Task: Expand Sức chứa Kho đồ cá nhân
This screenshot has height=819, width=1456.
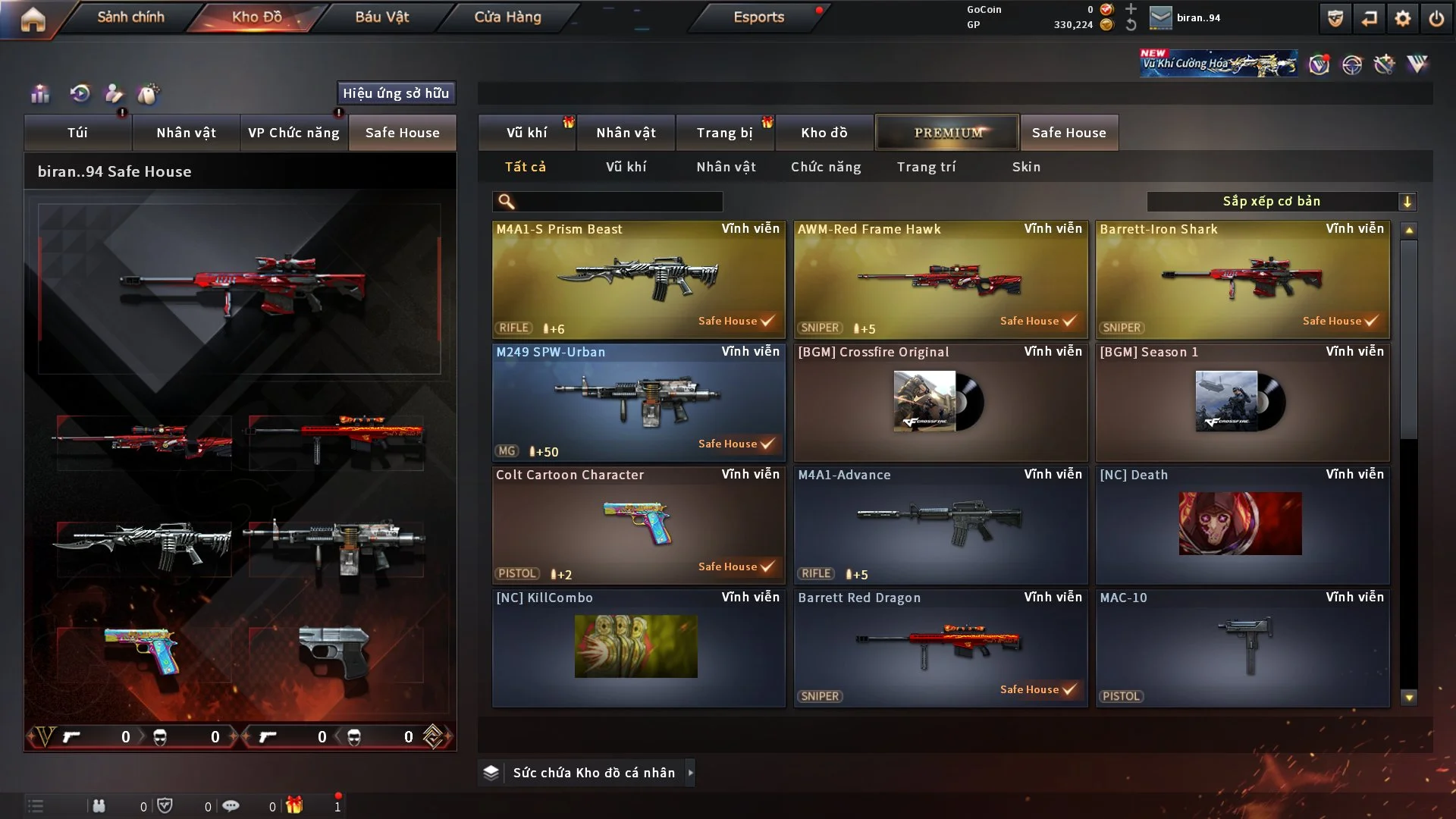Action: pyautogui.click(x=595, y=773)
